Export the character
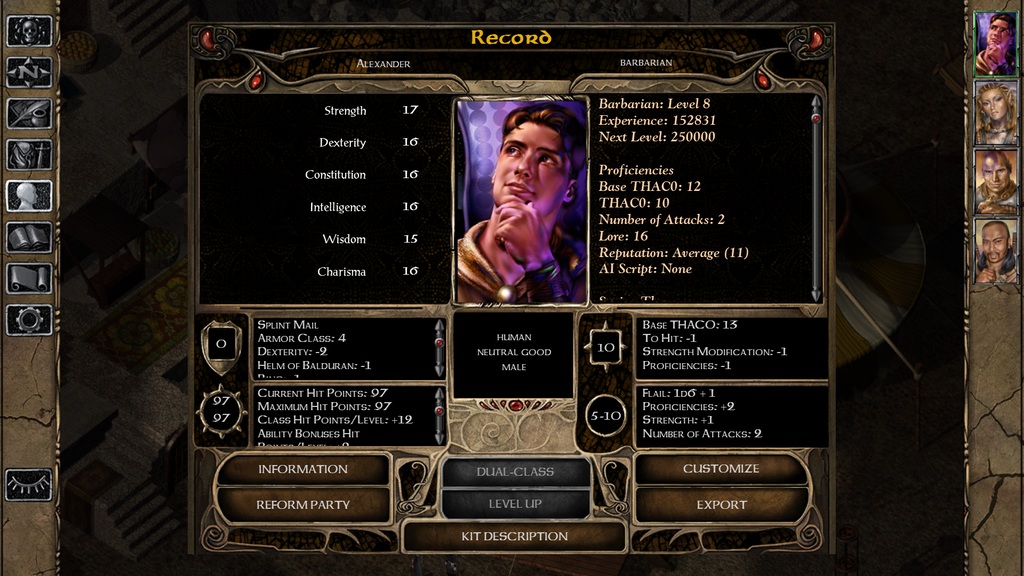The width and height of the screenshot is (1024, 576). tap(721, 505)
